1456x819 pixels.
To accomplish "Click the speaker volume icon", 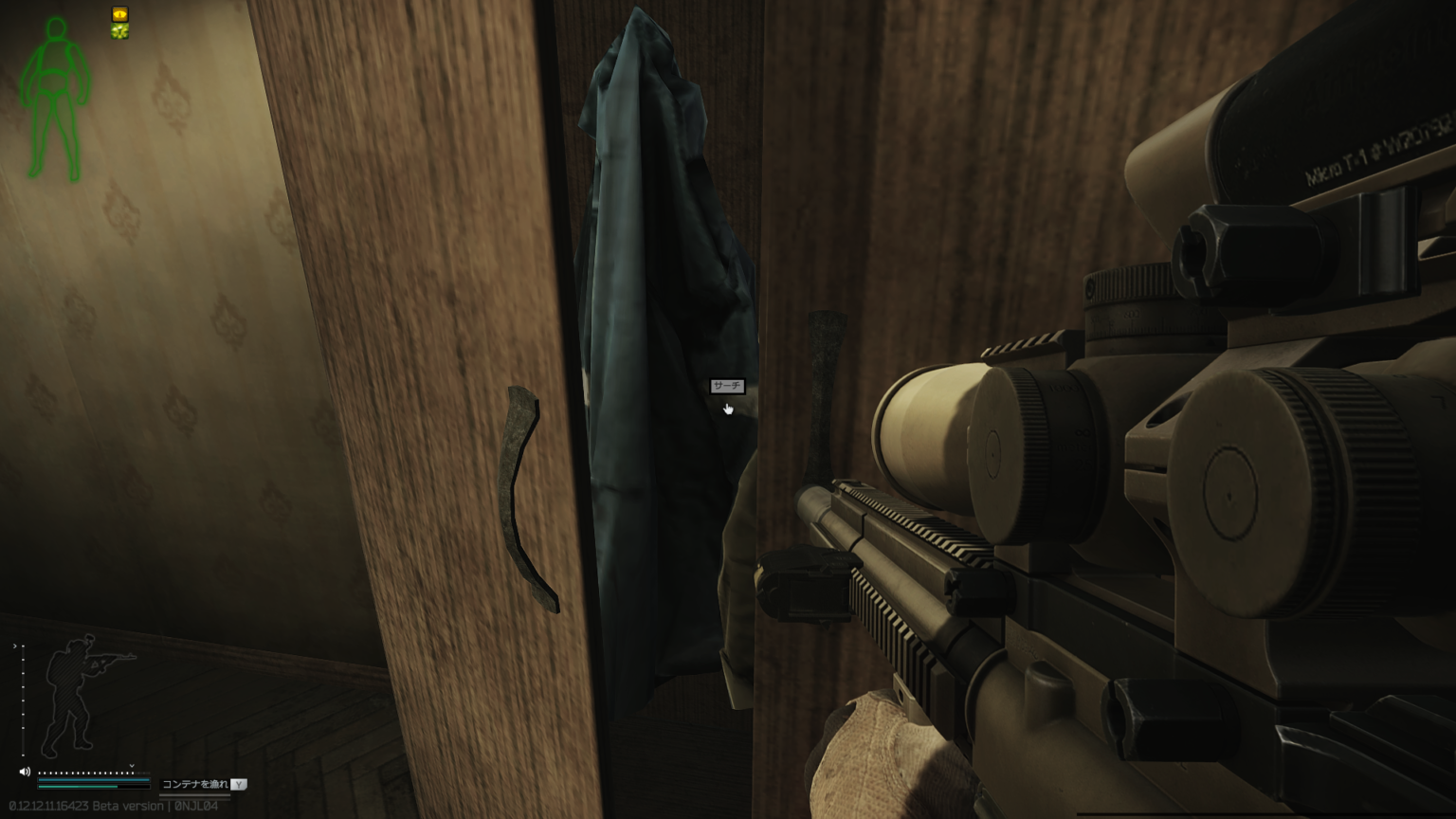I will pyautogui.click(x=25, y=772).
